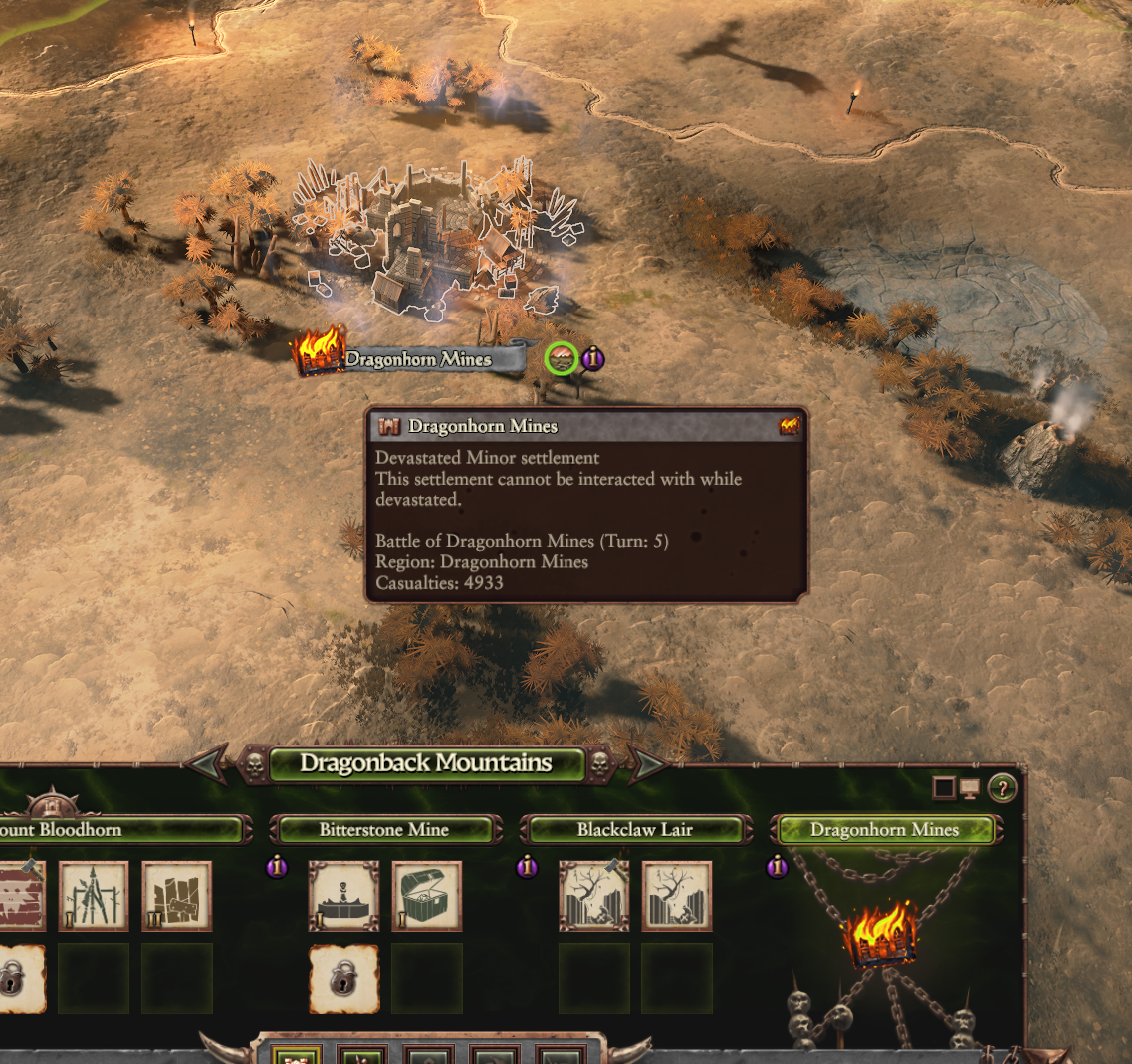Click the locked building slot under Bitterstone Mine
This screenshot has width=1132, height=1064.
(x=343, y=978)
